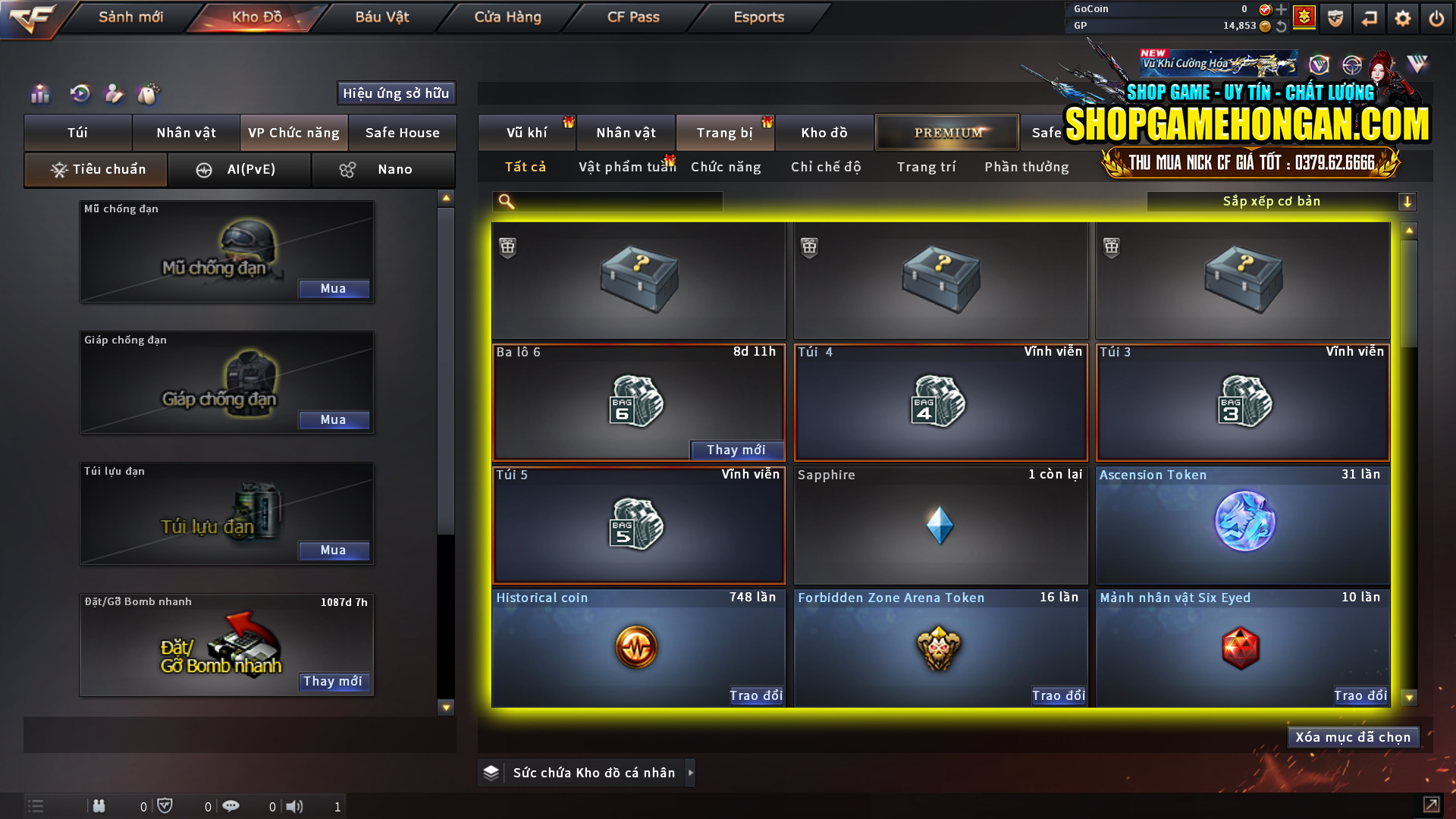Click the power exit icon at top-right
The image size is (1456, 819).
[1436, 18]
